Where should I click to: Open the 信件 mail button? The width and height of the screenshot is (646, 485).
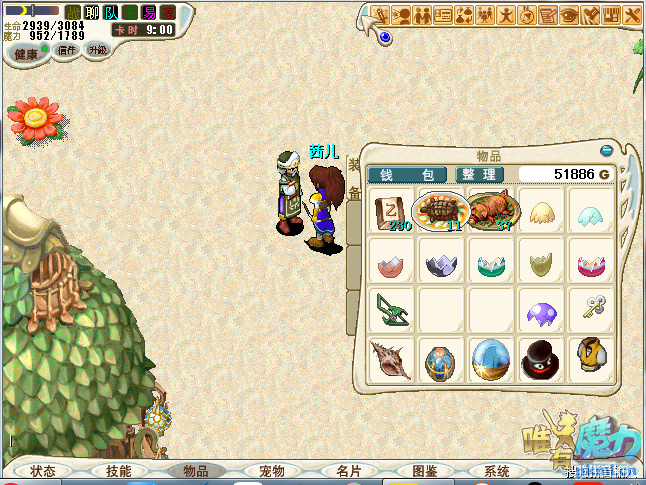click(x=67, y=50)
